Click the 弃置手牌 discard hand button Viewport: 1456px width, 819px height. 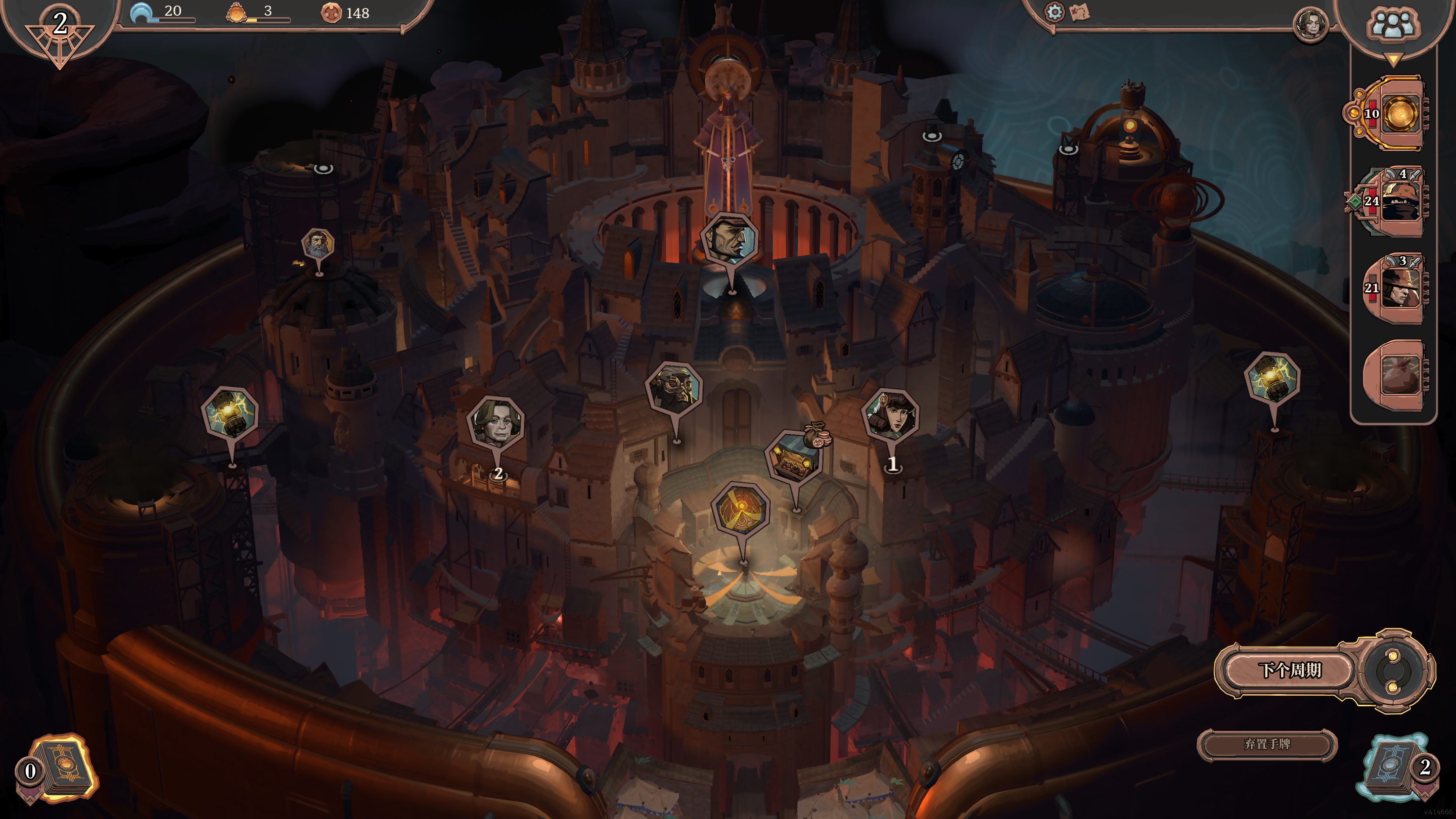tap(1266, 744)
